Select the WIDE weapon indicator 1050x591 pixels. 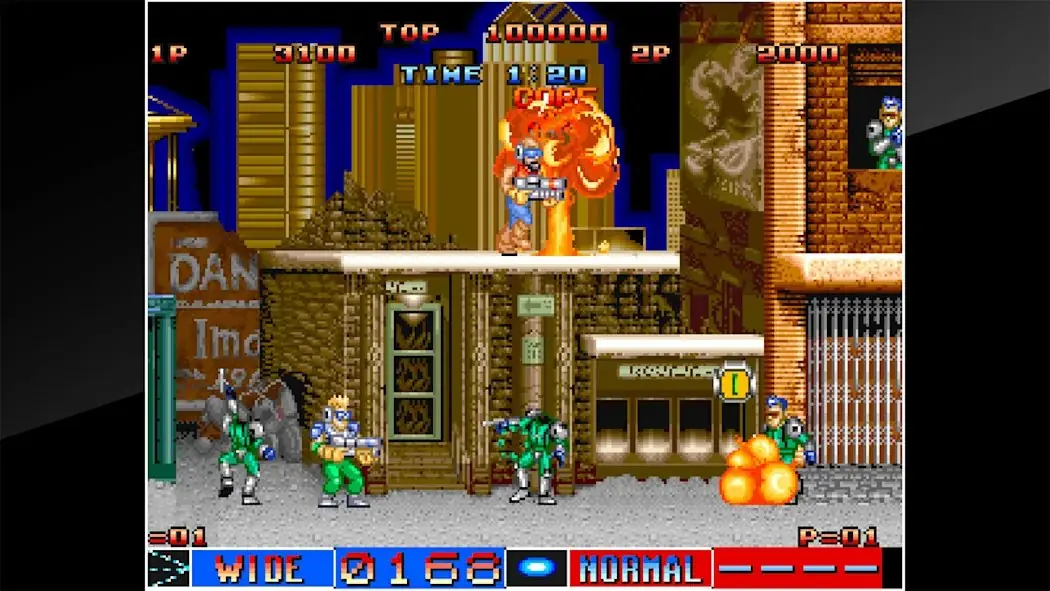coord(261,569)
